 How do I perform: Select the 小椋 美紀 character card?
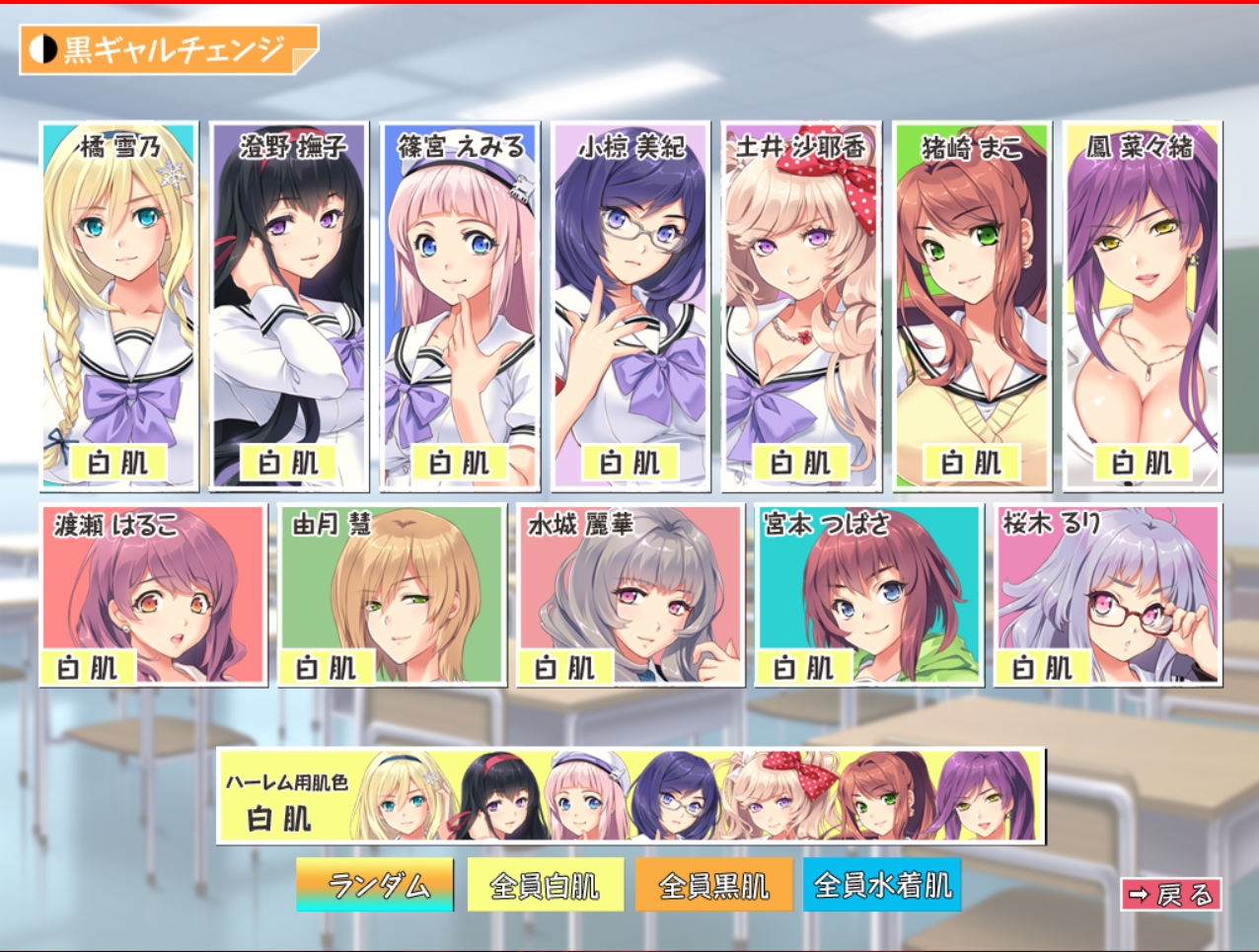(x=630, y=306)
